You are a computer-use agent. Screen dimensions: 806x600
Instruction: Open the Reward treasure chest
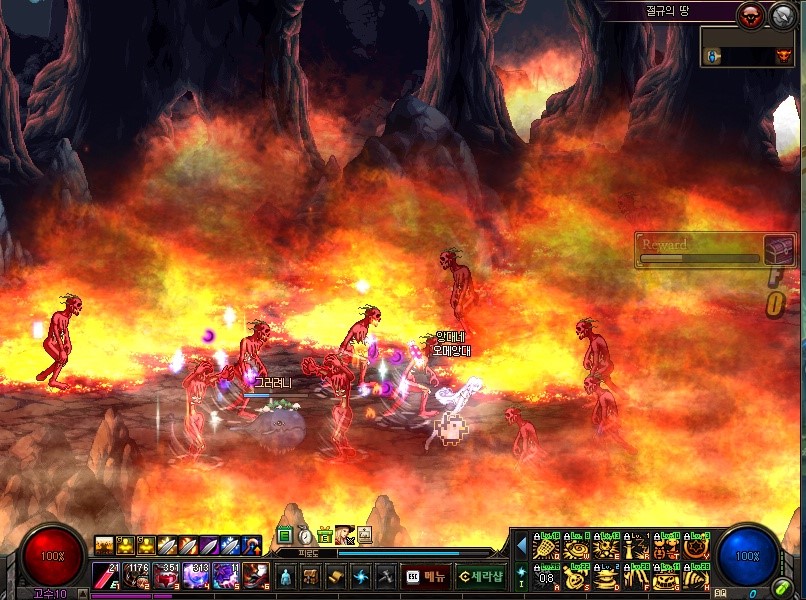pos(779,250)
